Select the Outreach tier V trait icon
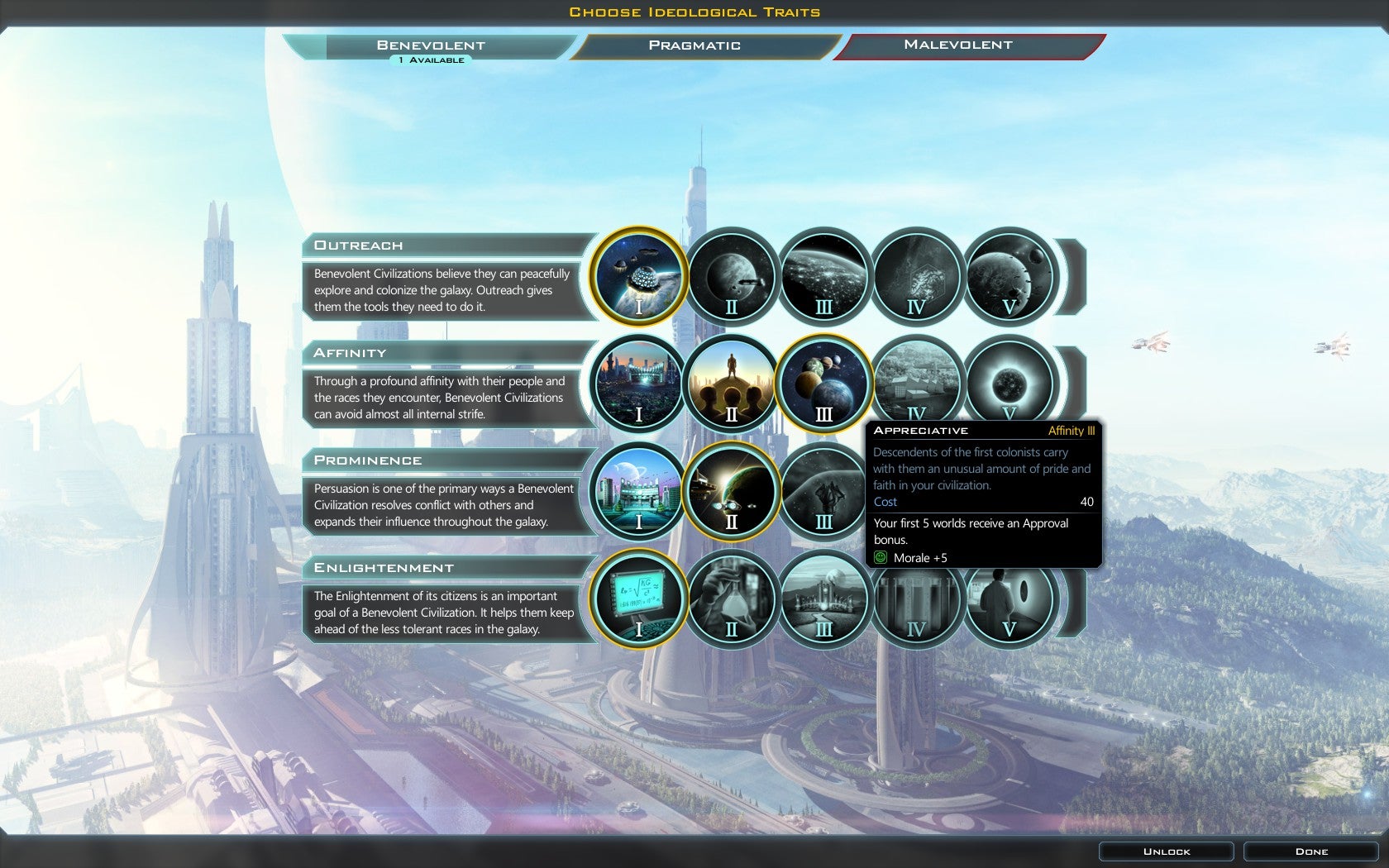This screenshot has height=868, width=1389. point(1009,277)
